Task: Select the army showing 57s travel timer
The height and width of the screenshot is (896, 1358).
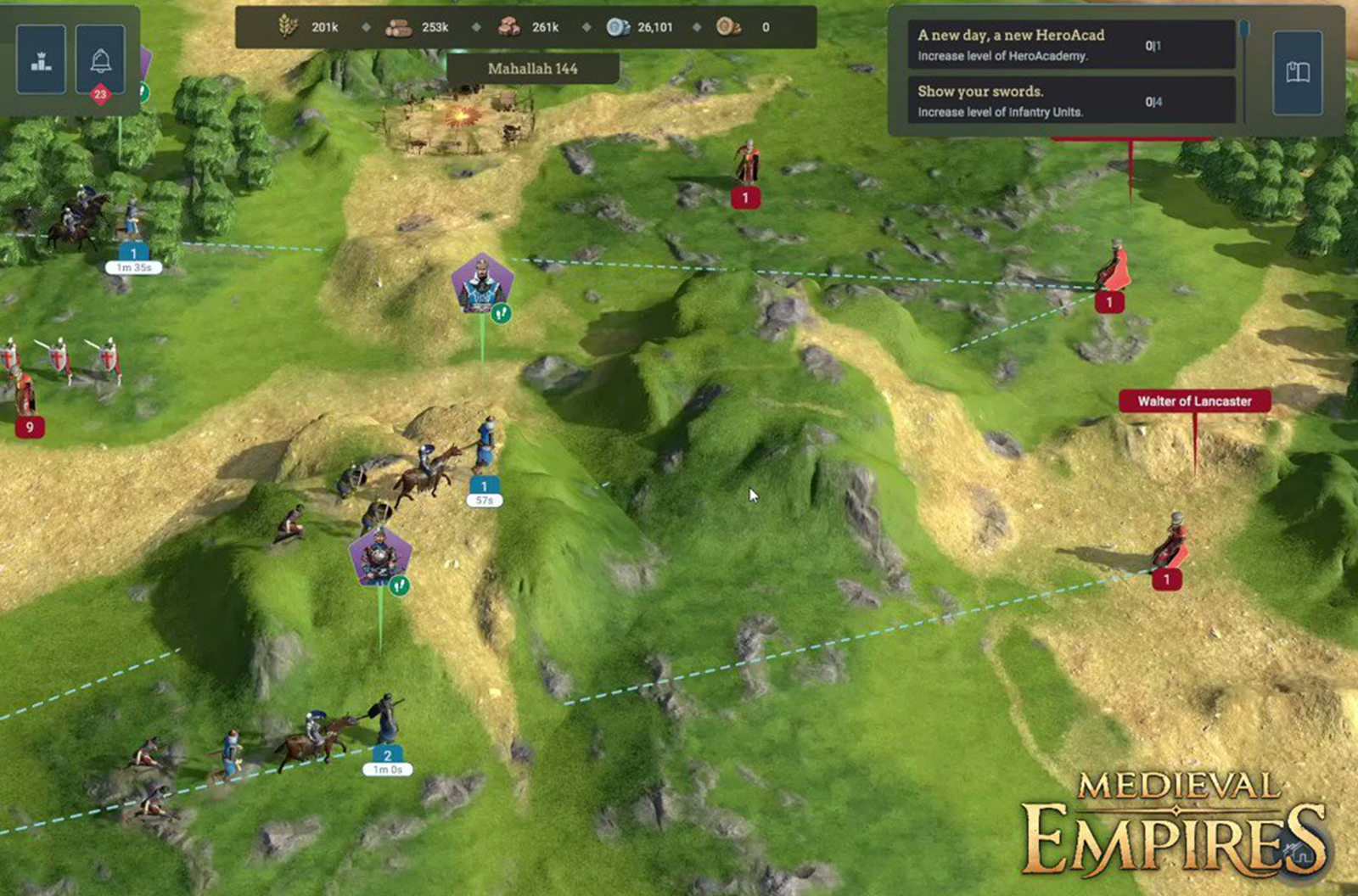Action: [483, 492]
